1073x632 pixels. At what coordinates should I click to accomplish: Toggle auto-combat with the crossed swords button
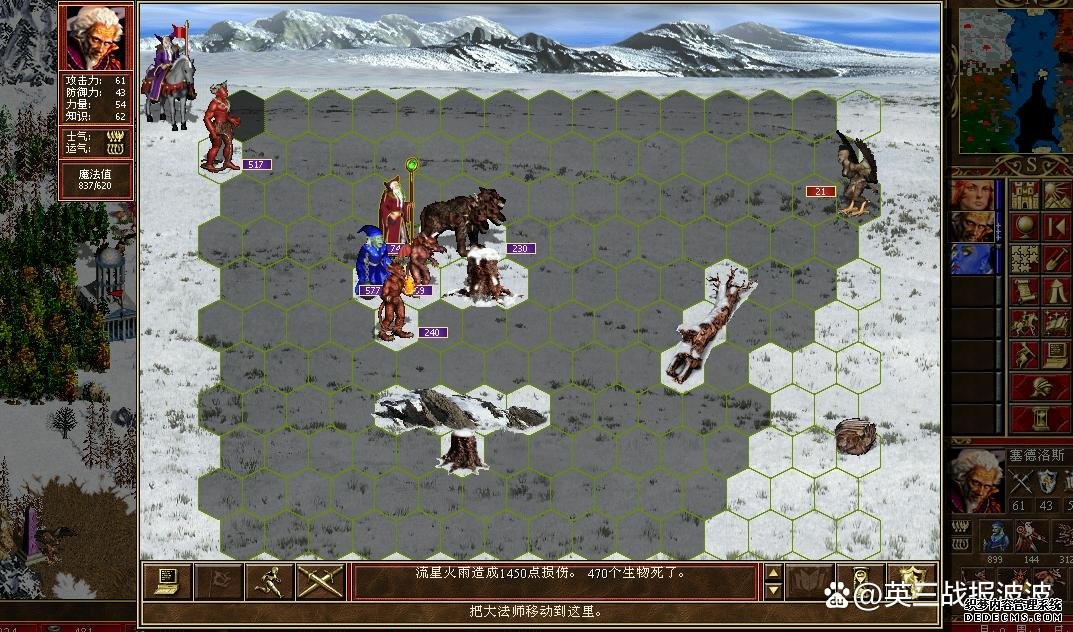point(320,581)
